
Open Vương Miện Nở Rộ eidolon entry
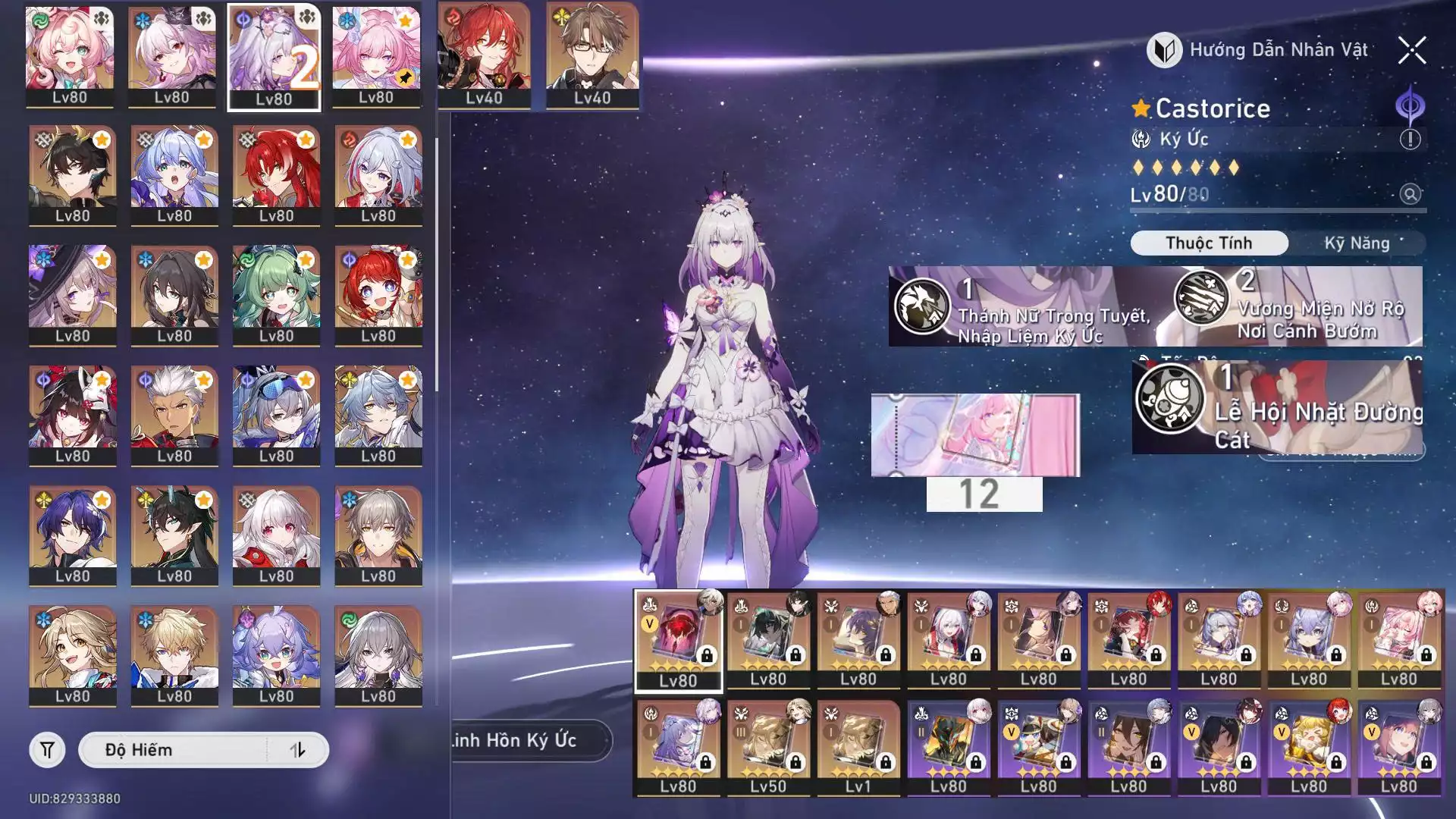(x=1298, y=307)
